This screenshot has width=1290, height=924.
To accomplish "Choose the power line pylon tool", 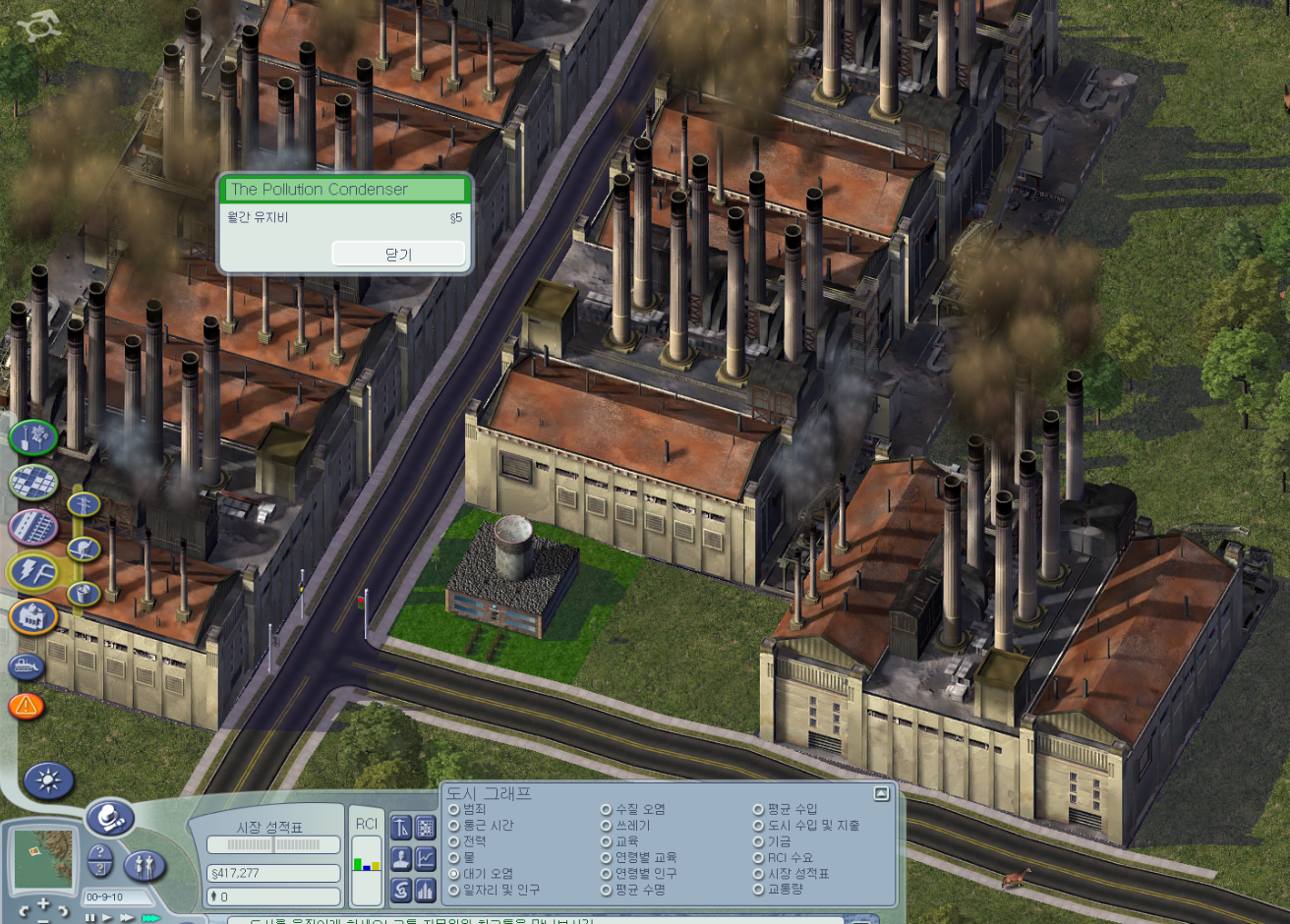I will click(85, 505).
